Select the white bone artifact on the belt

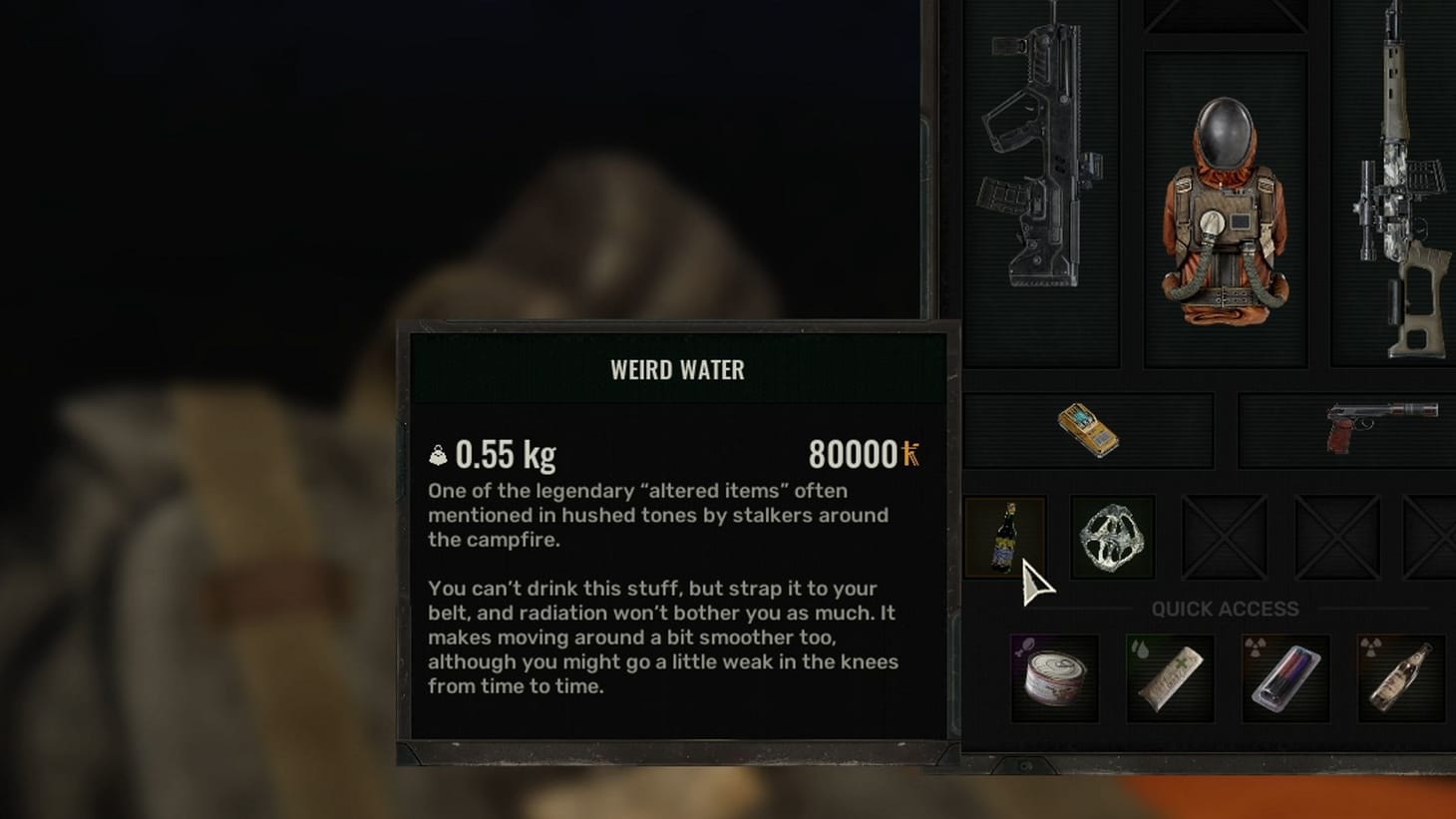[x=1111, y=539]
